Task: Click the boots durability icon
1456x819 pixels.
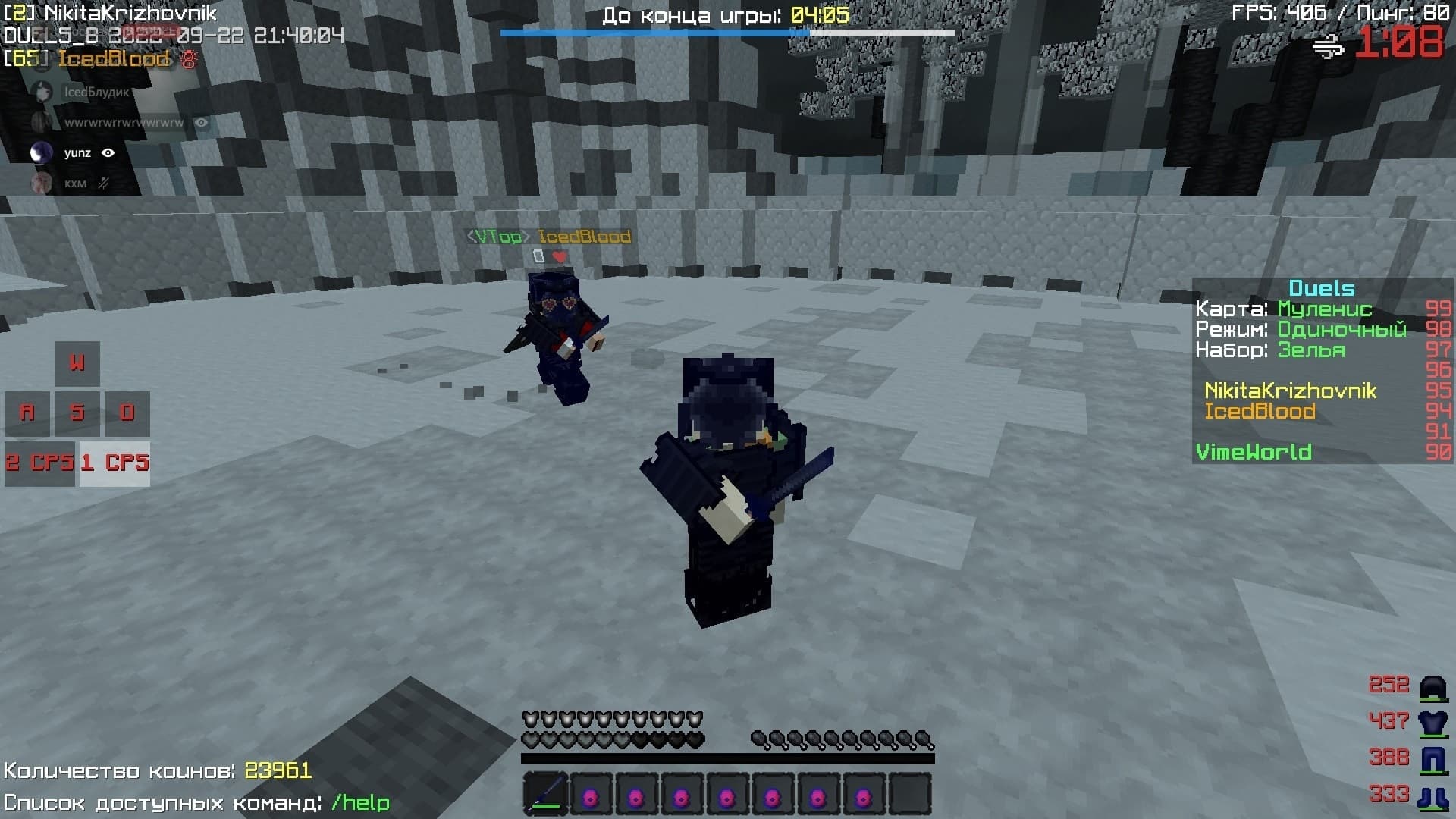Action: pyautogui.click(x=1432, y=795)
